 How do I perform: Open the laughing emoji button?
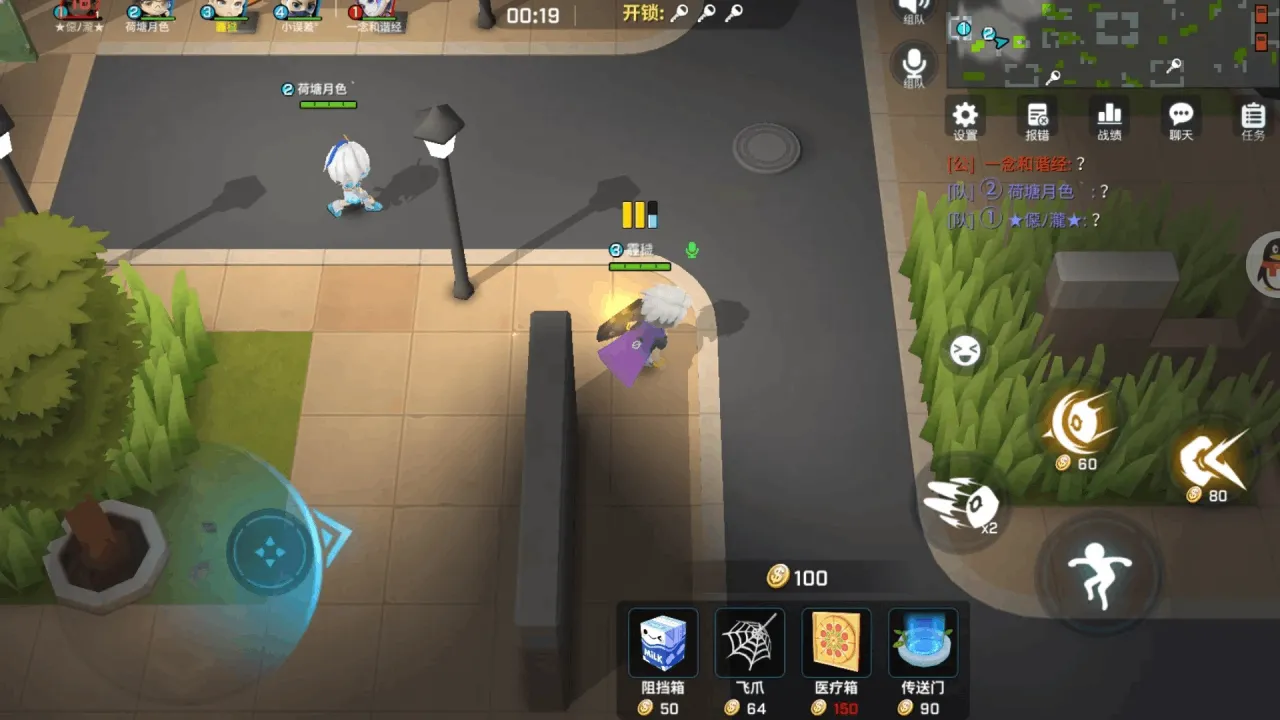coord(965,350)
